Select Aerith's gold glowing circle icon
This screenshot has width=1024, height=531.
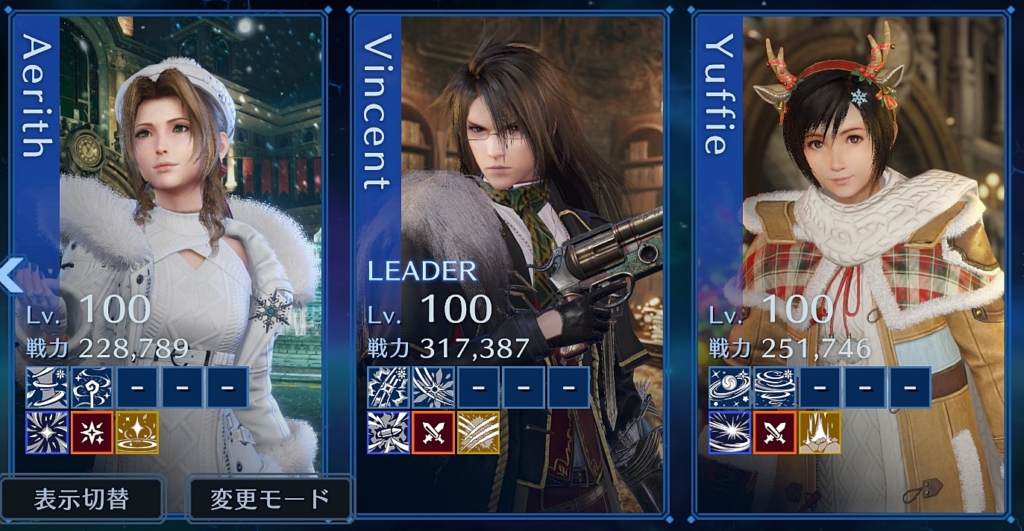(x=137, y=432)
